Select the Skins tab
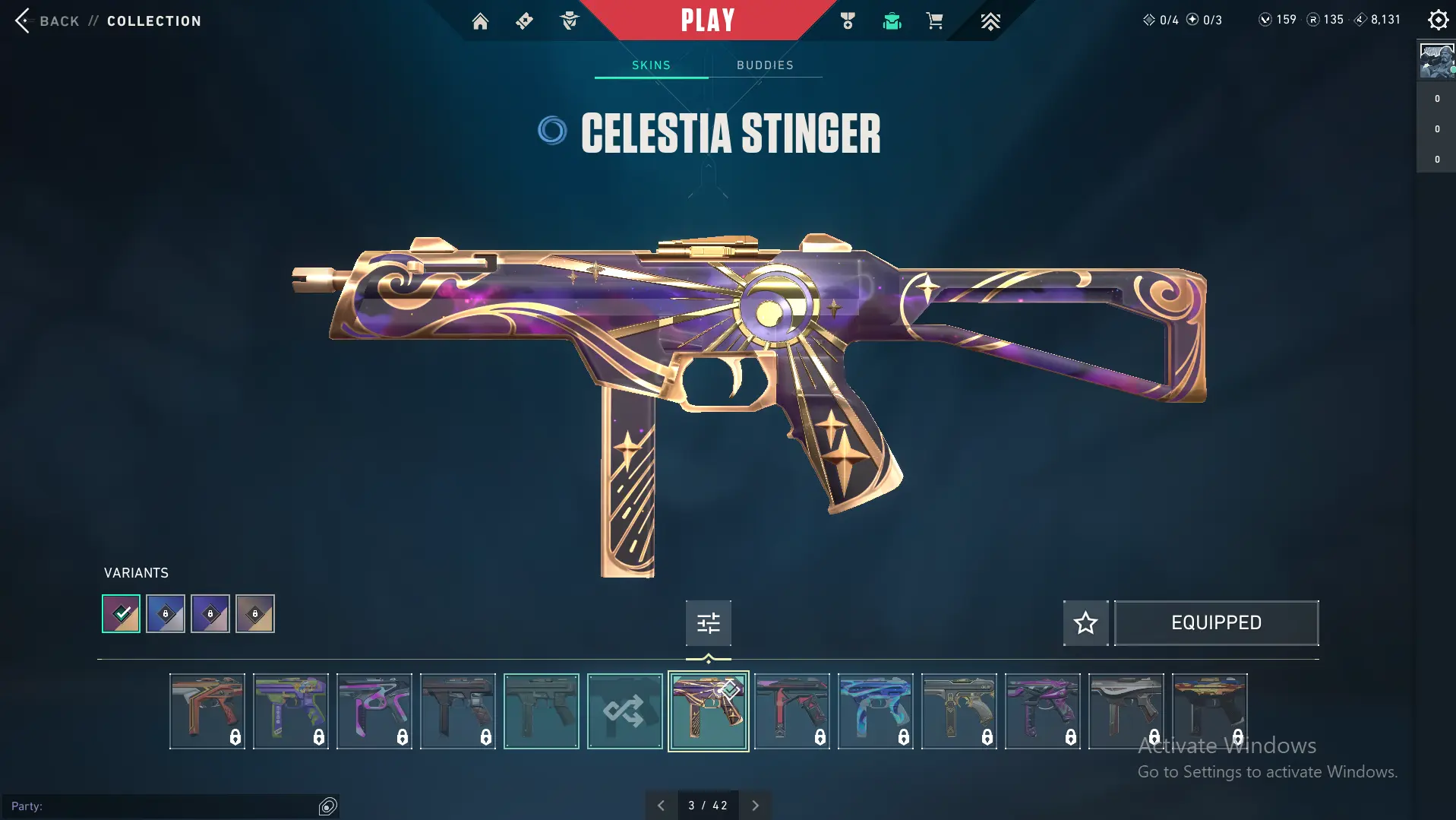1456x820 pixels. (x=651, y=65)
